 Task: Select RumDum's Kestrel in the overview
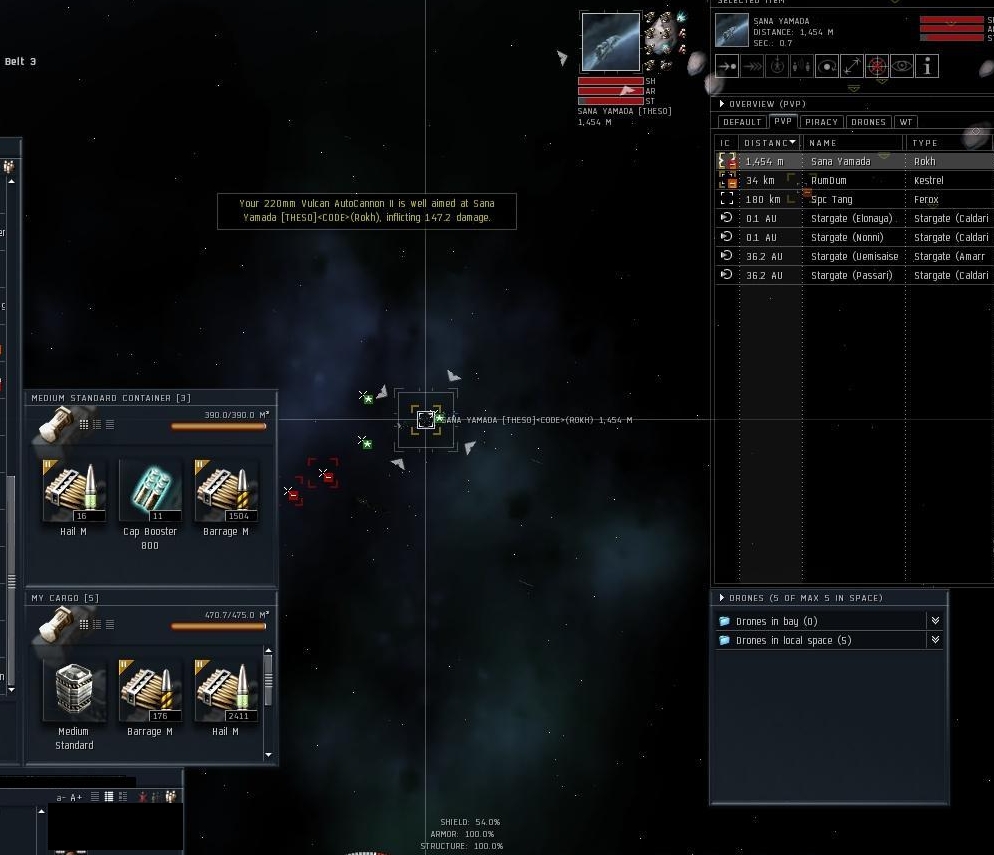[x=829, y=180]
